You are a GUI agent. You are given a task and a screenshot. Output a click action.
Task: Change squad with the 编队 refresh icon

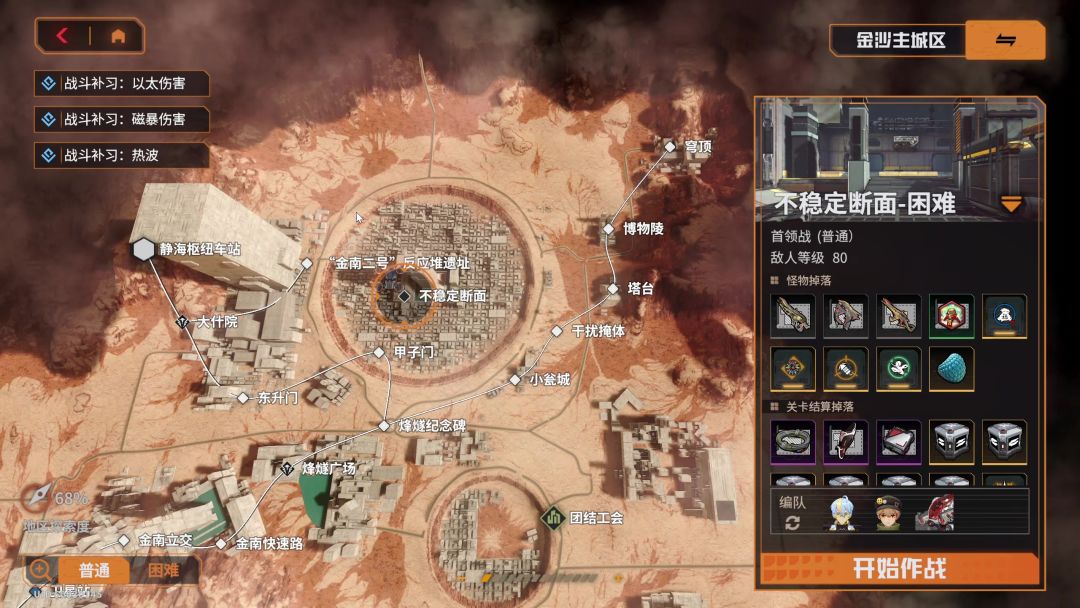(x=792, y=524)
